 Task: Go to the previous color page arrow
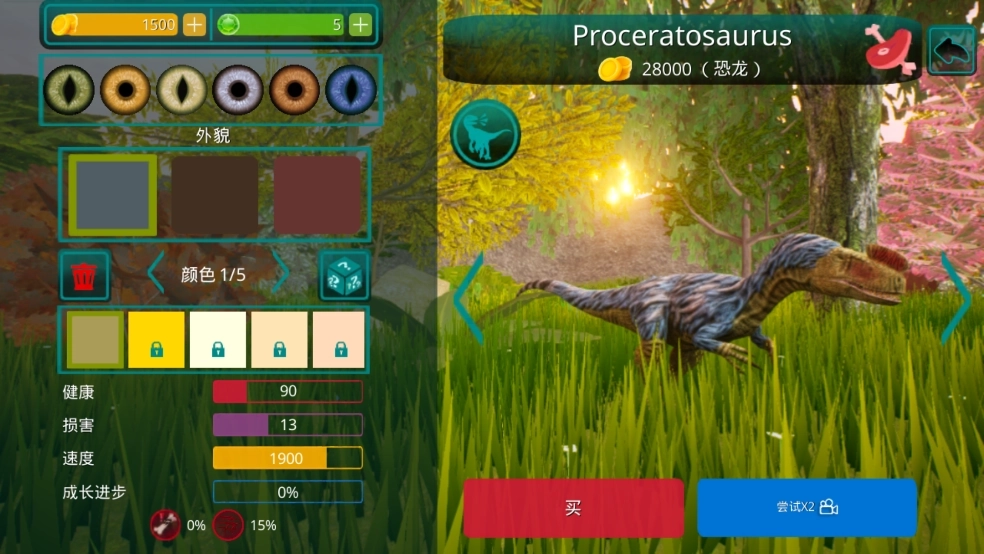pos(156,274)
